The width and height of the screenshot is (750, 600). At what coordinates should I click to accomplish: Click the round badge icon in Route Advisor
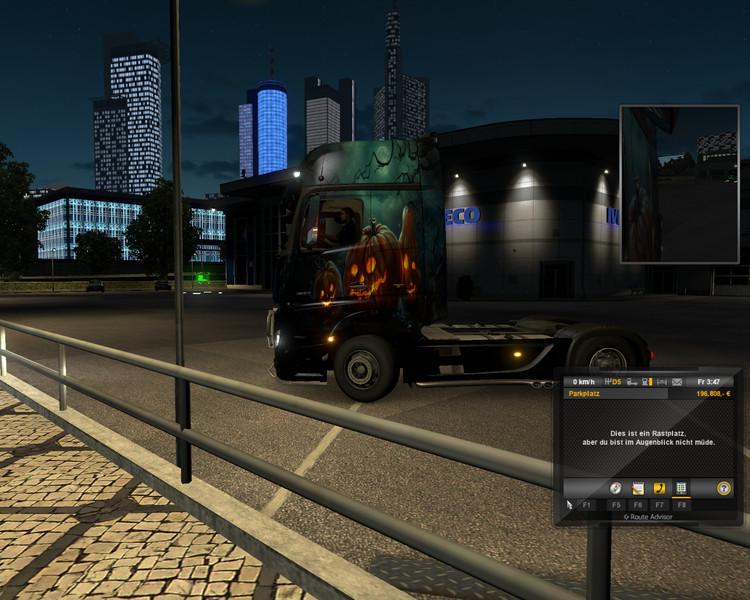click(724, 488)
